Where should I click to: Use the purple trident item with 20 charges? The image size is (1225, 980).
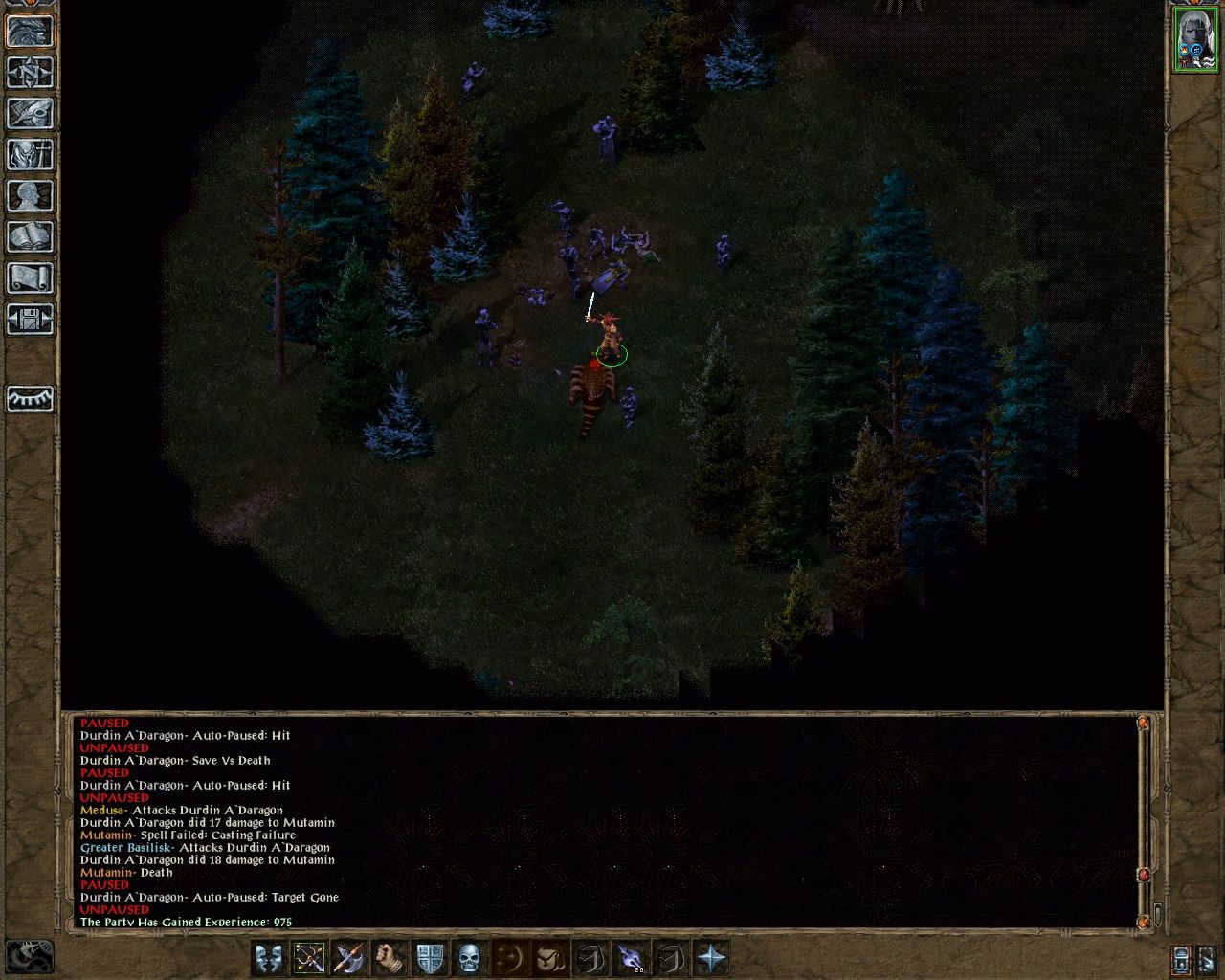click(x=630, y=957)
